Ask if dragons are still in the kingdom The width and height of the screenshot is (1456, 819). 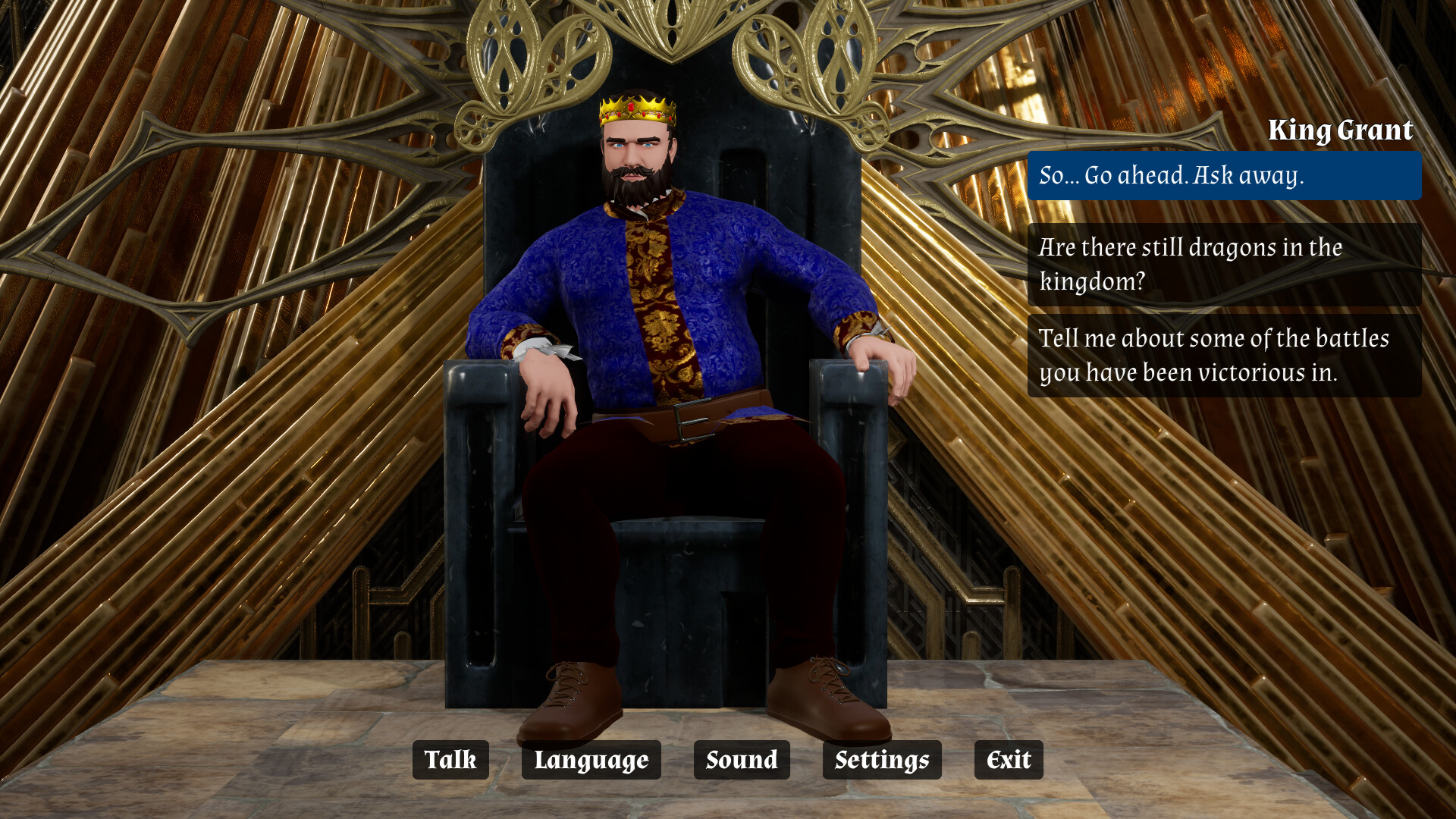pyautogui.click(x=1224, y=264)
